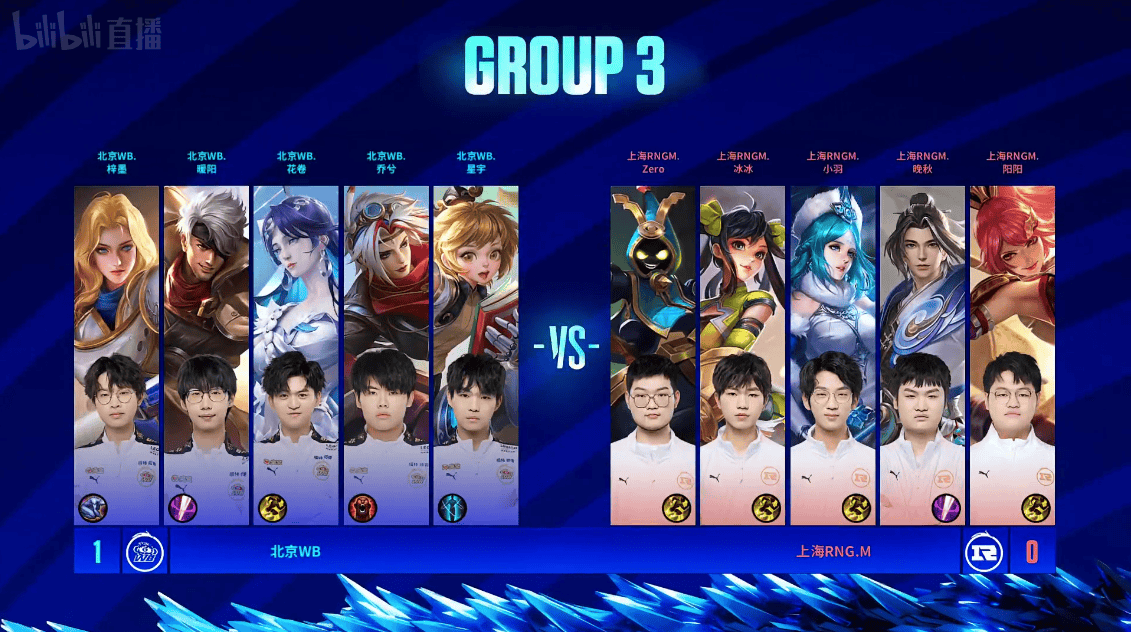Open the bilibili 直播 logo
The height and width of the screenshot is (632, 1131).
pyautogui.click(x=86, y=37)
